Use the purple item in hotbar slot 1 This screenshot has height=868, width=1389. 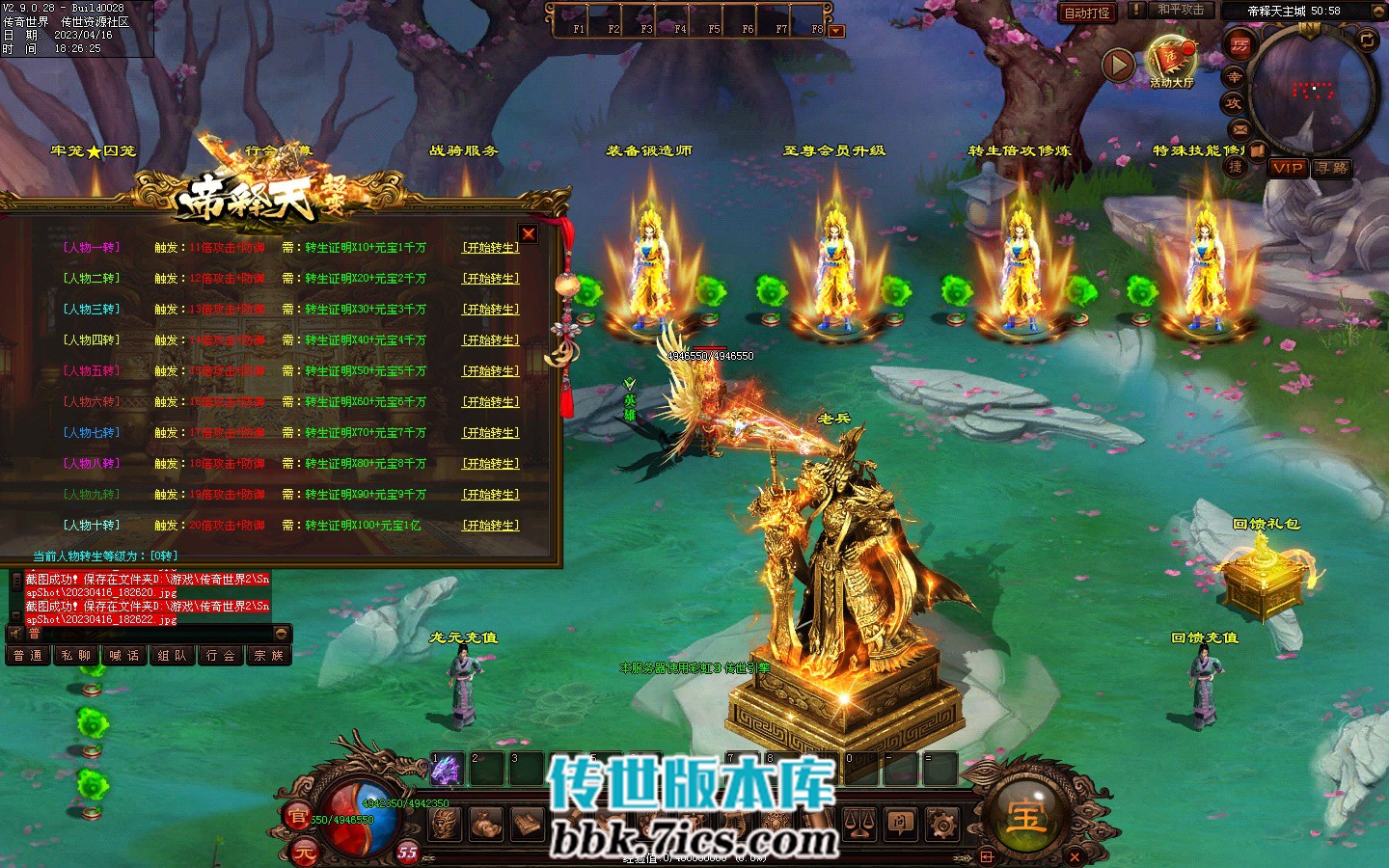(x=445, y=770)
